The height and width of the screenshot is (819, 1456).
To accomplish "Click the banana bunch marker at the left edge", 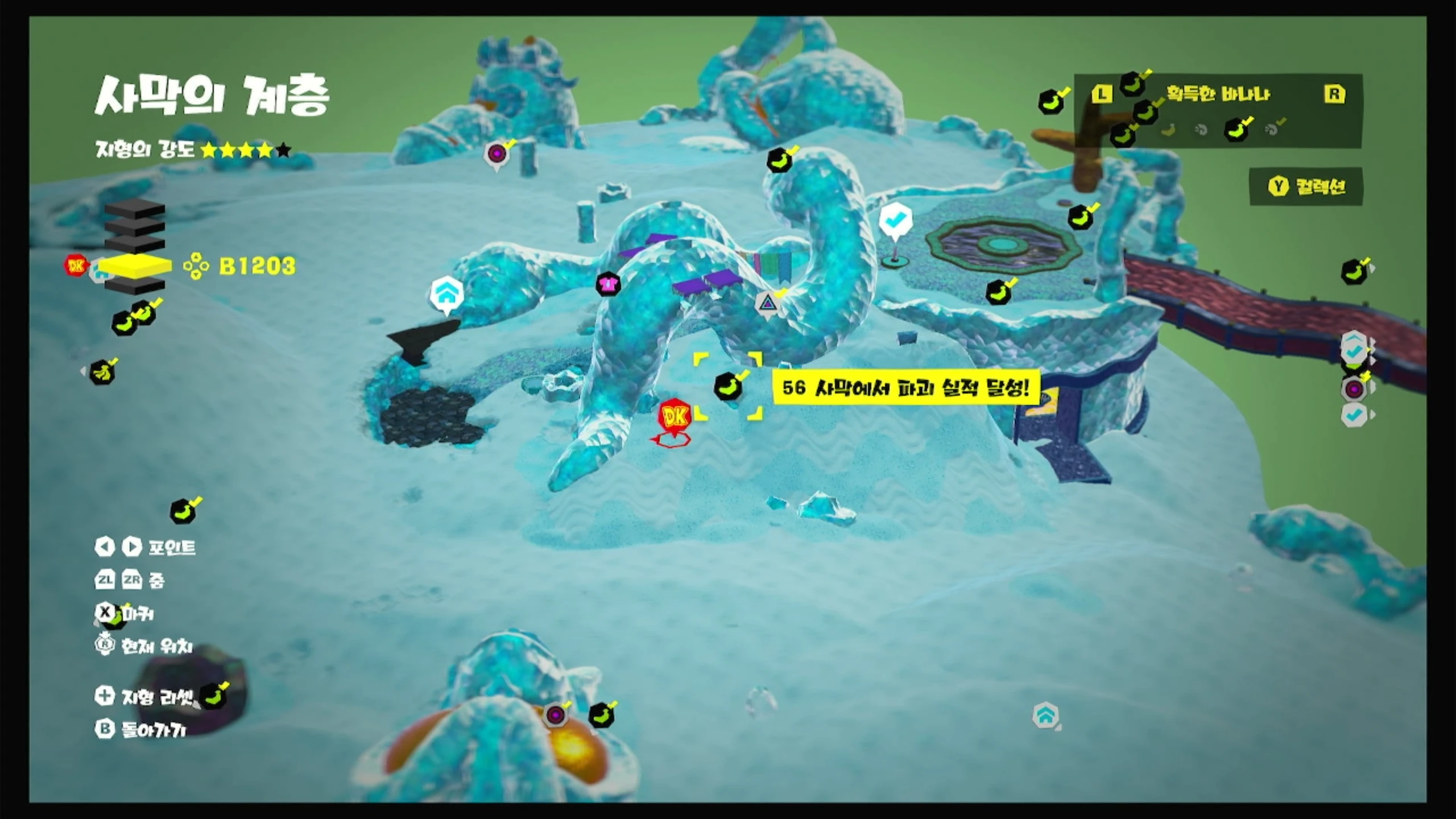I will click(x=102, y=373).
